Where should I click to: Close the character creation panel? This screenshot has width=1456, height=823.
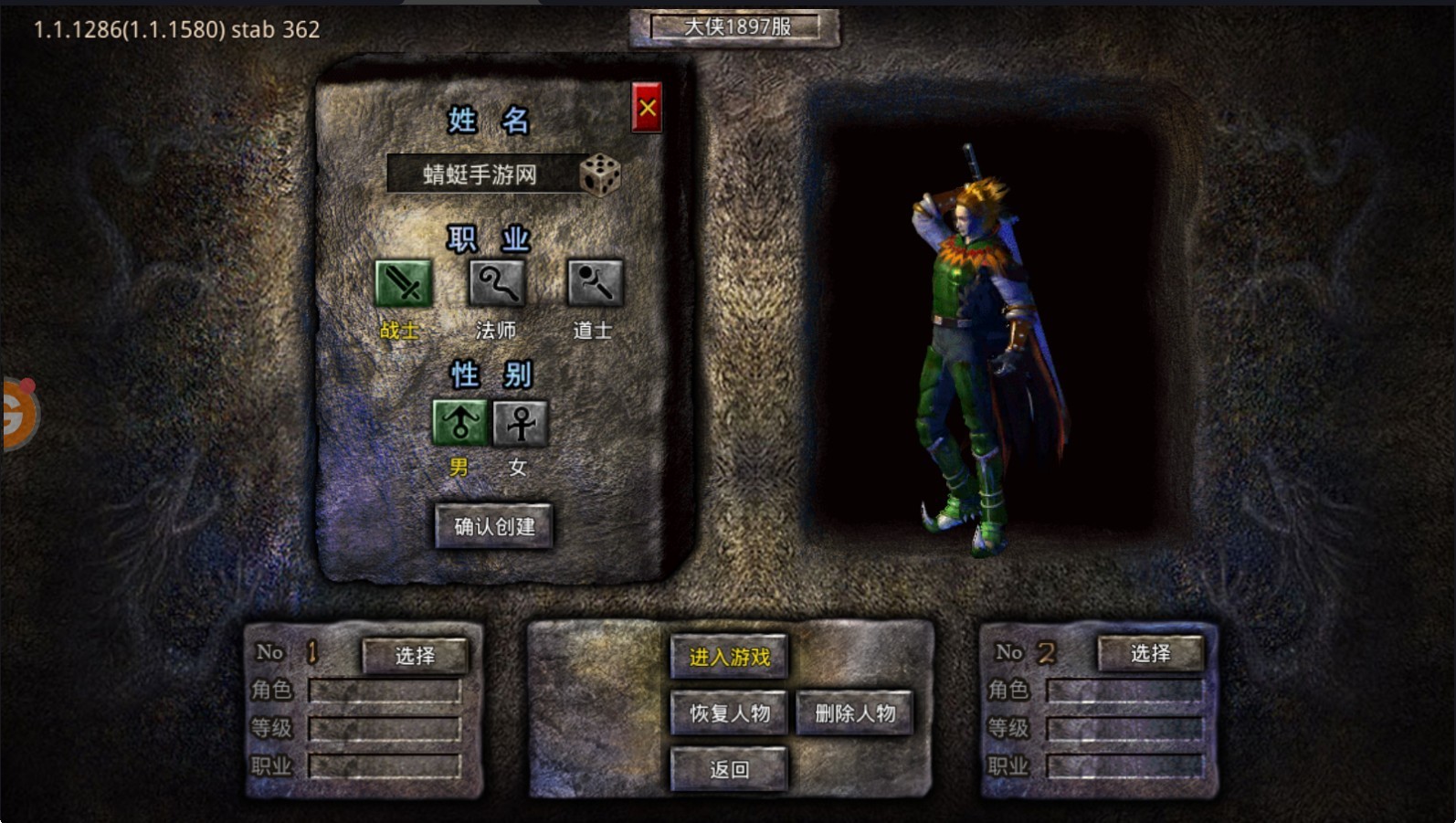point(647,109)
